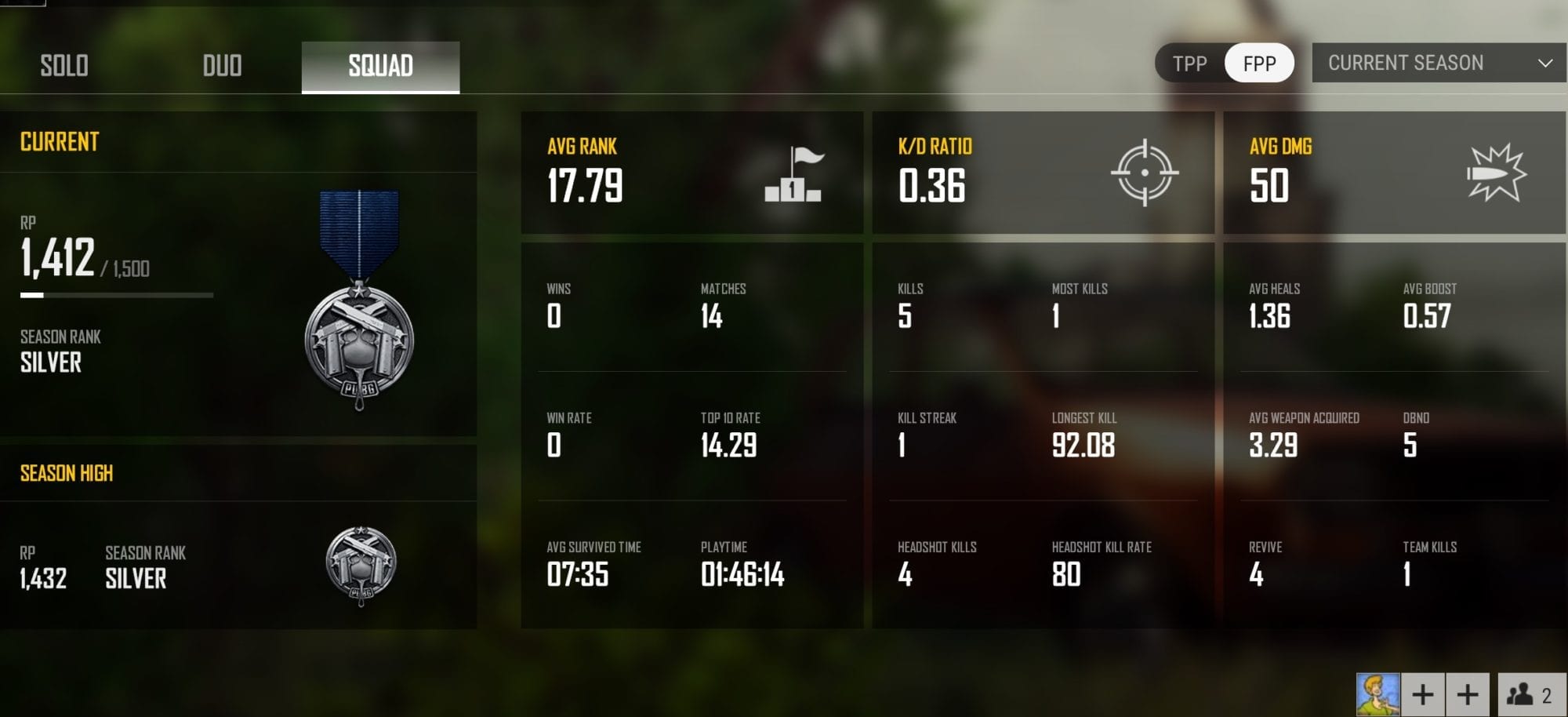The image size is (1568, 717).
Task: Select the SQUAD stats tab
Action: pyautogui.click(x=380, y=67)
